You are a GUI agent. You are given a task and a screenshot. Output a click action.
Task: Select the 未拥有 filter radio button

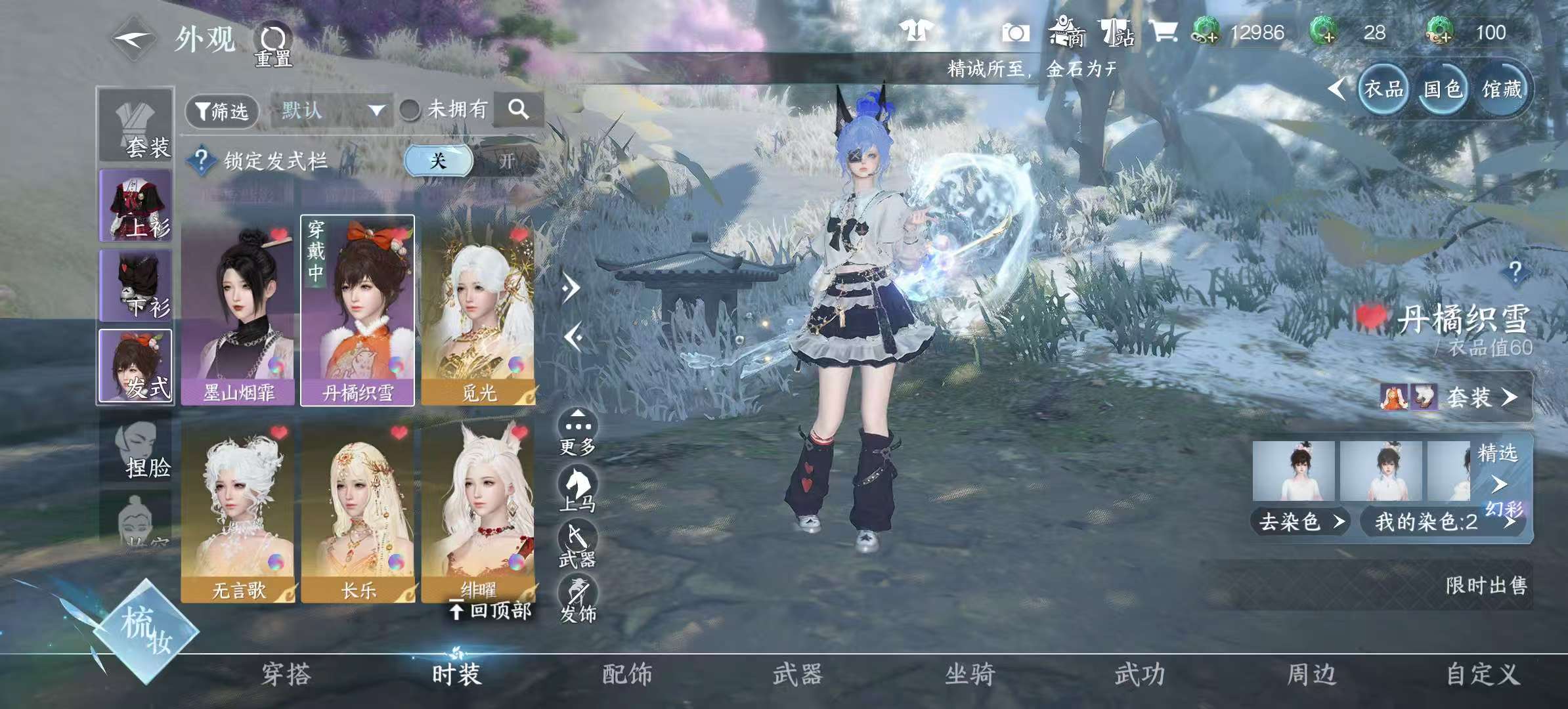(x=410, y=110)
